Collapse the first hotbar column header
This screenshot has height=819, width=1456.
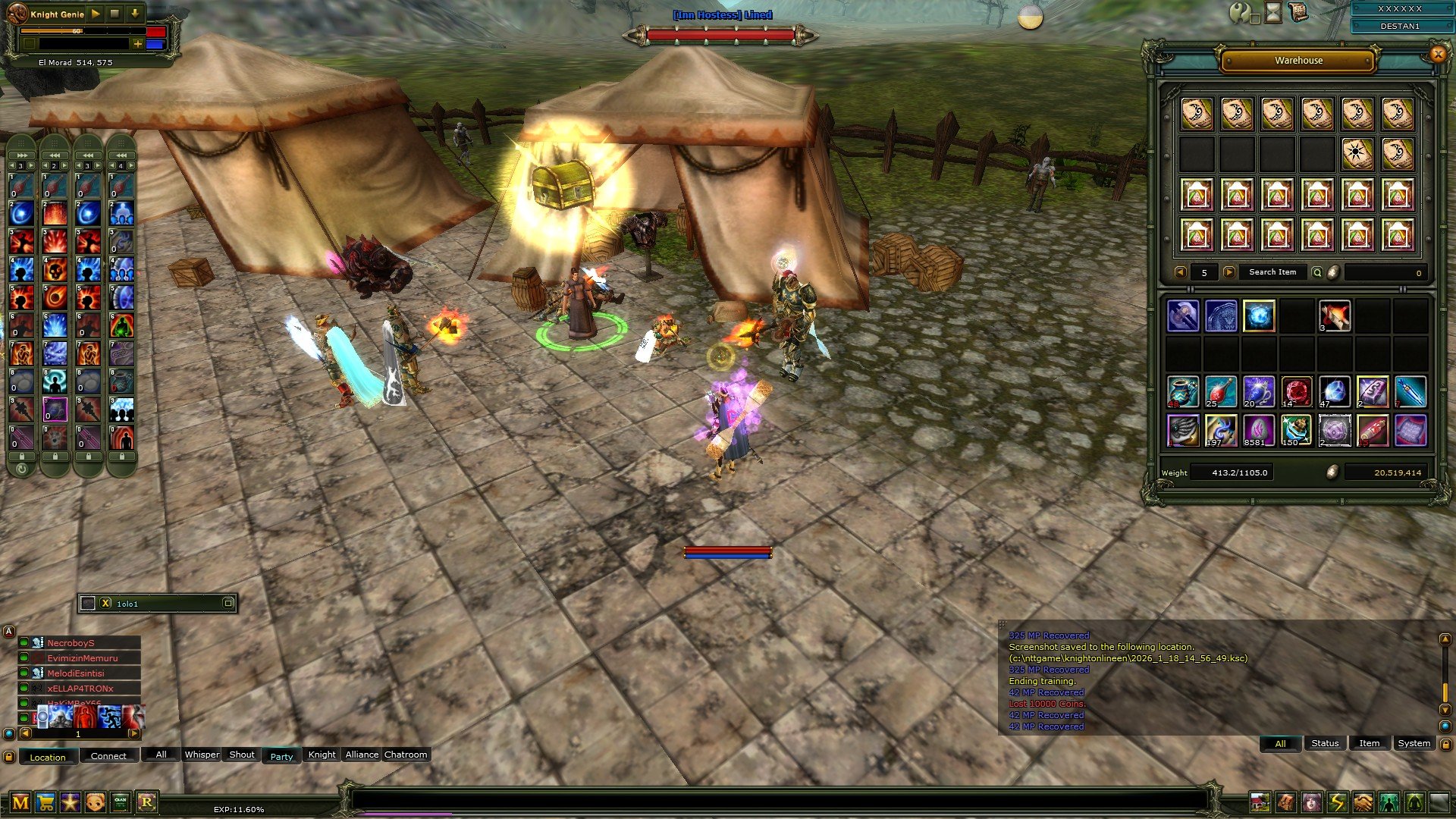click(x=20, y=153)
